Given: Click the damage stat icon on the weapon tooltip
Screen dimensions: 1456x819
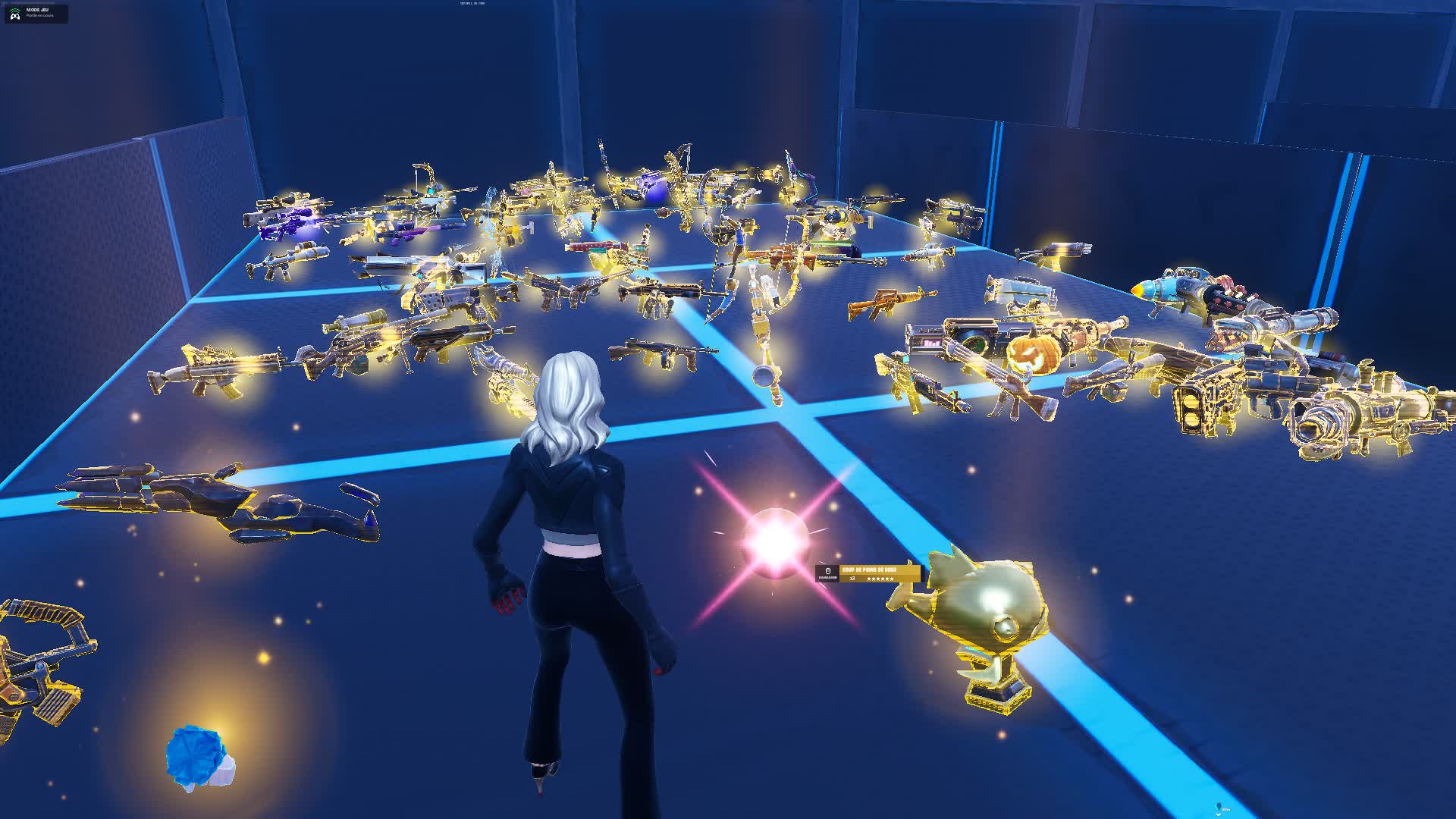Looking at the screenshot, I should 829,571.
